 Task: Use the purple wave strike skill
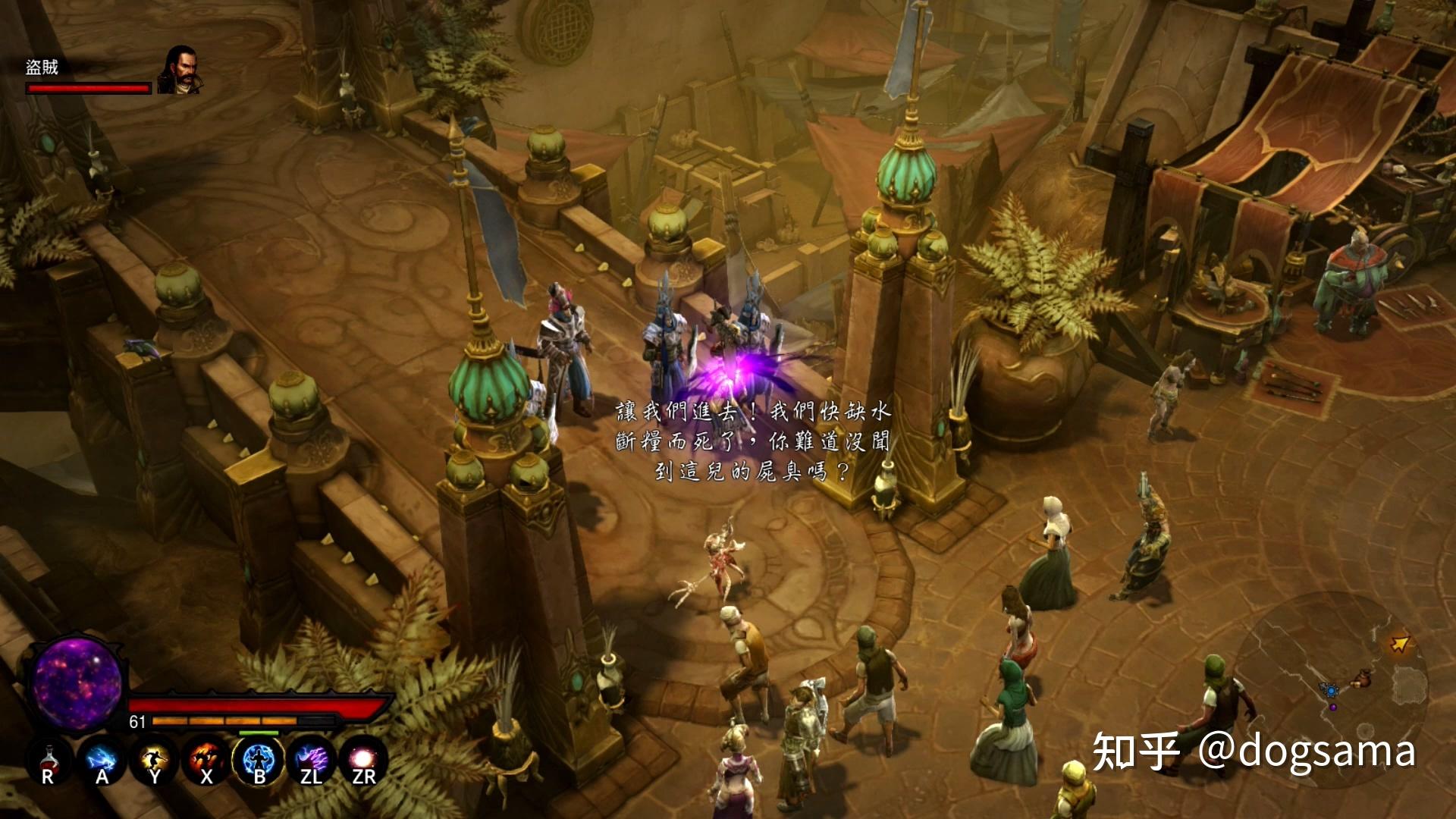[312, 761]
